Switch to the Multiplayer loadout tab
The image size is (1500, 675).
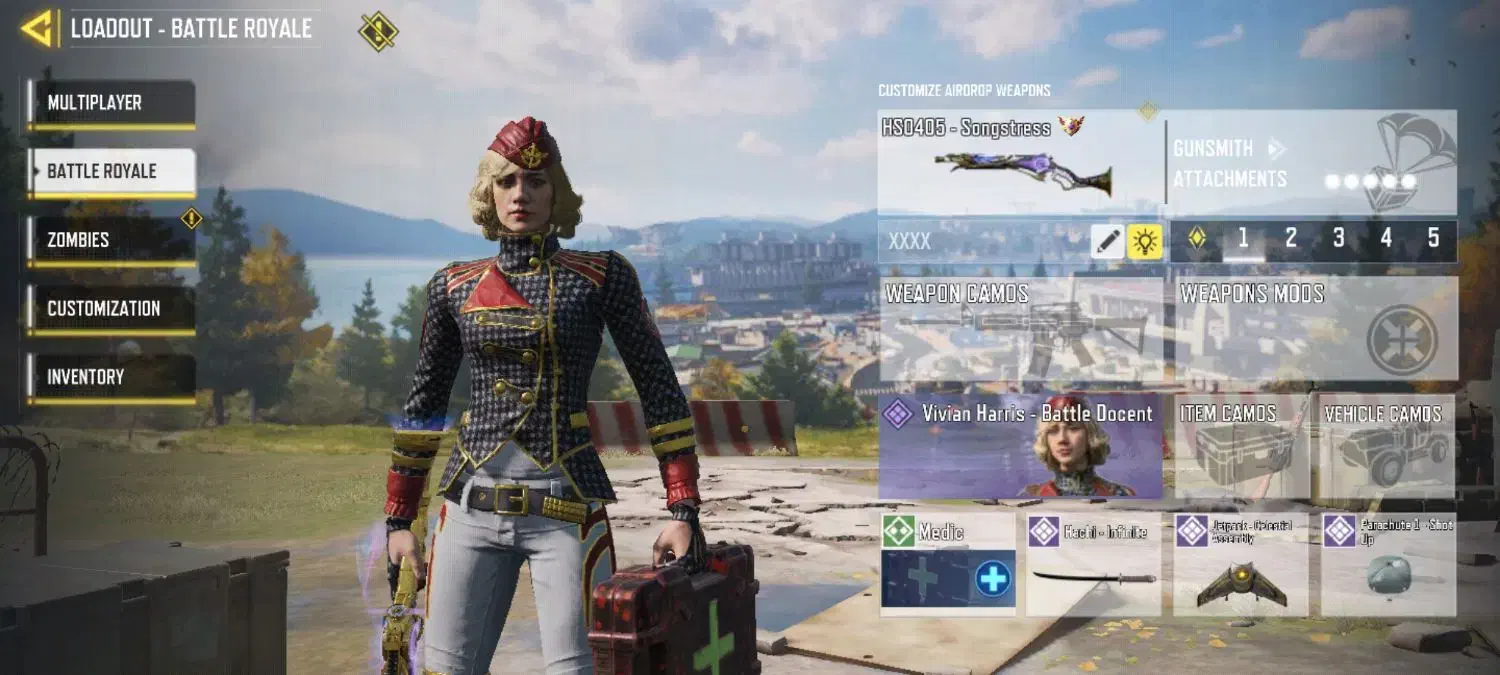click(111, 103)
